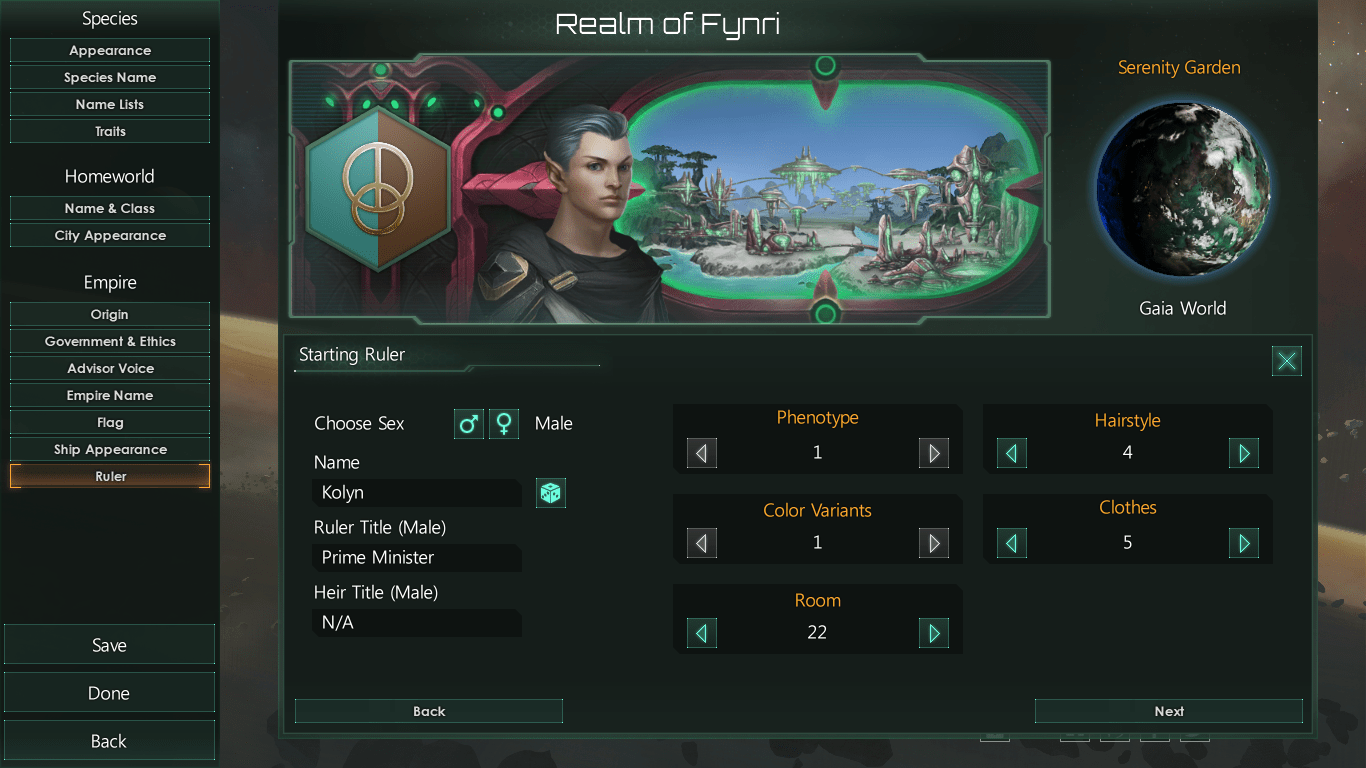Viewport: 1366px width, 768px height.
Task: Advance Room to the next option
Action: tap(933, 633)
